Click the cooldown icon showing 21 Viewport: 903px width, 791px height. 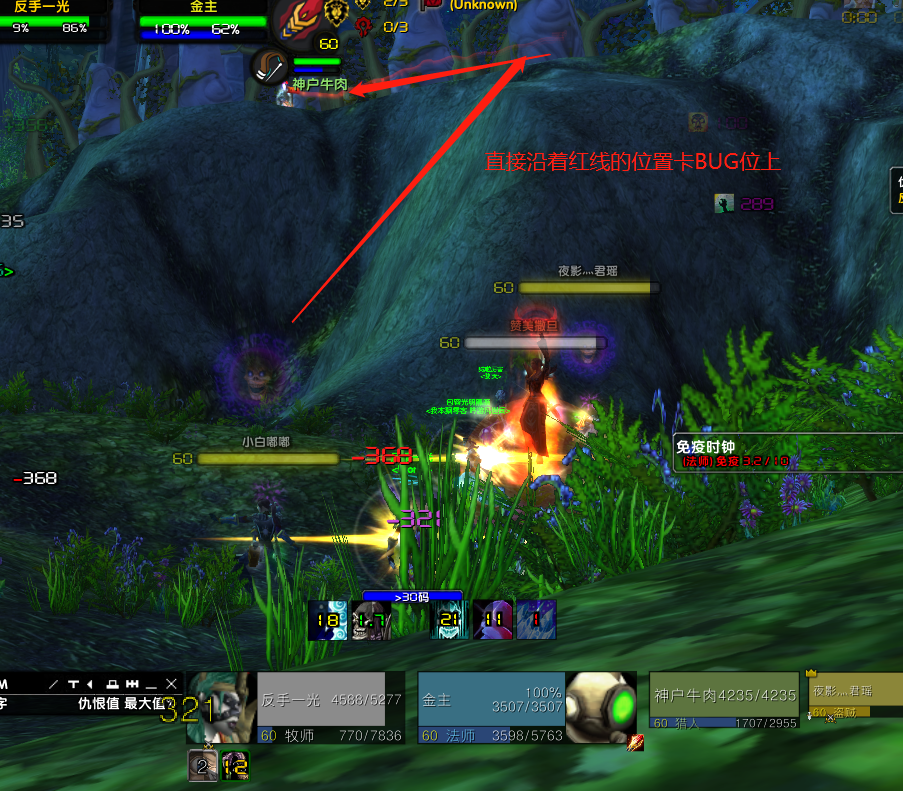[x=449, y=620]
